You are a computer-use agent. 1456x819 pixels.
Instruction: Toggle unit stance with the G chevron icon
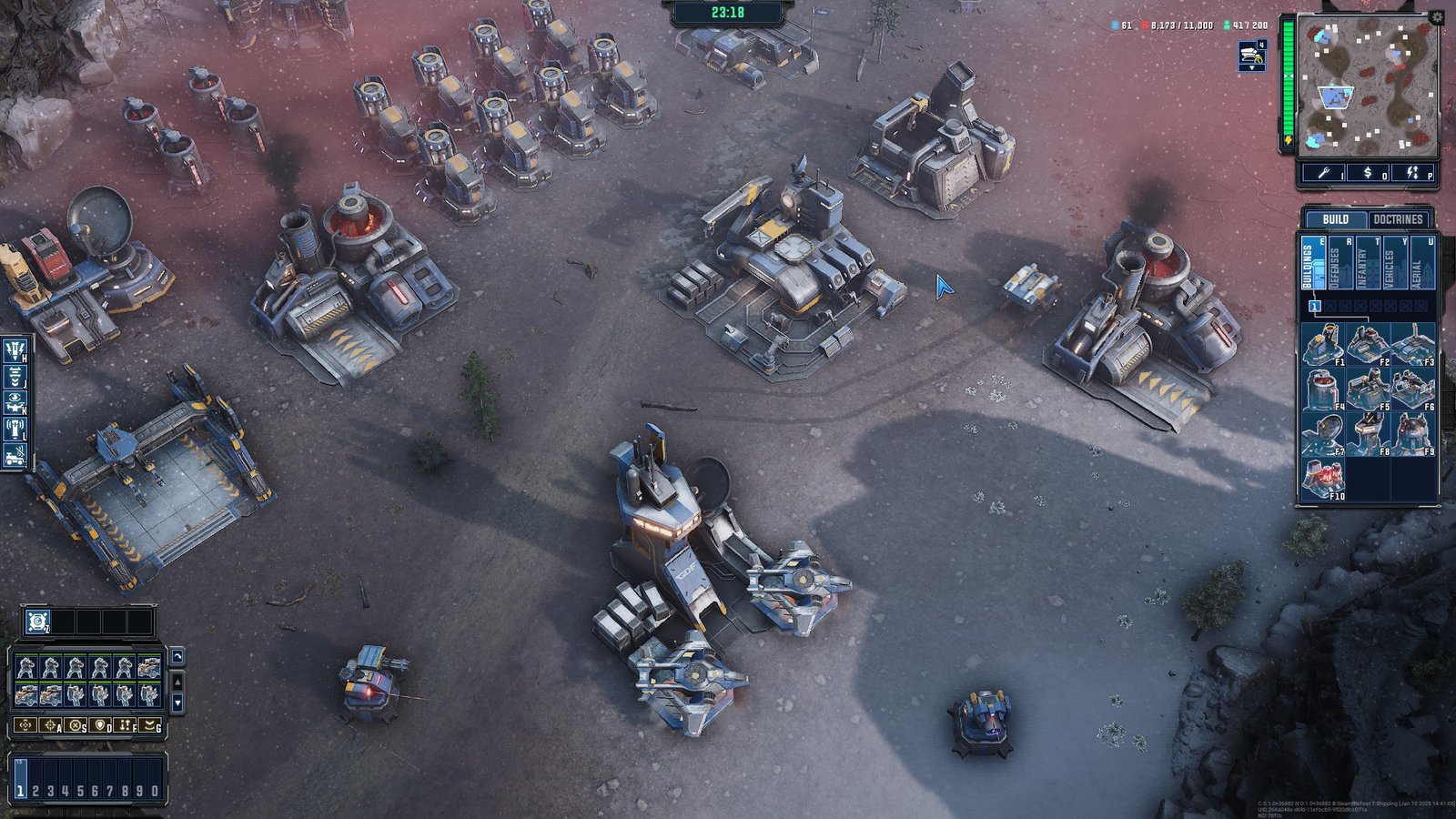click(149, 725)
